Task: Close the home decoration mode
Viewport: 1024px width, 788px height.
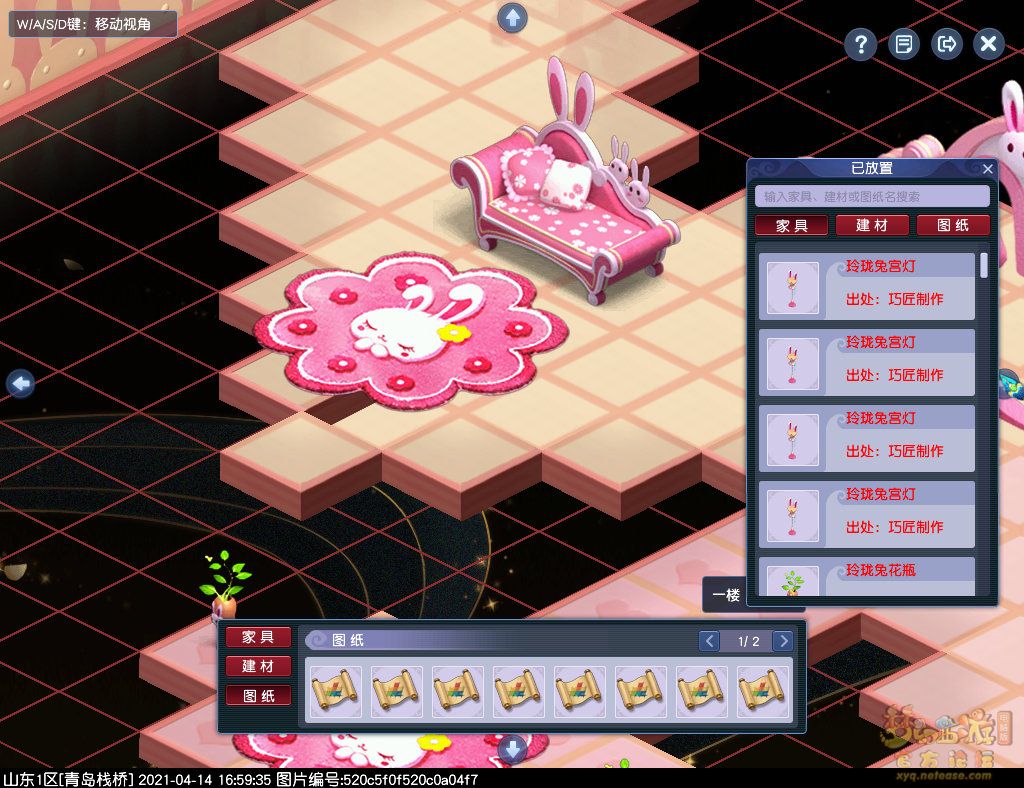Action: [x=988, y=44]
